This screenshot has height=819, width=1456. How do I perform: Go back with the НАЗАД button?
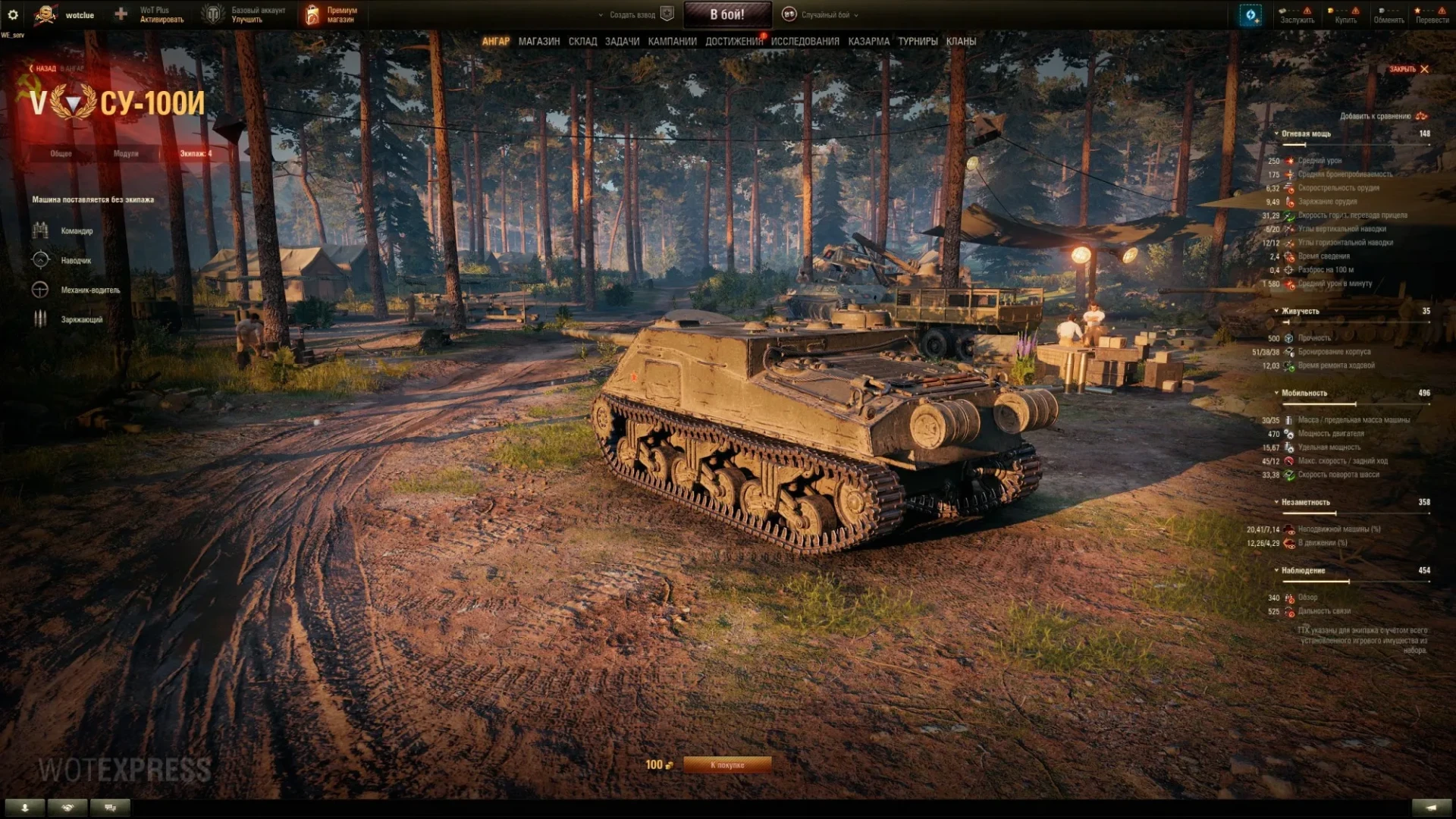[x=43, y=69]
